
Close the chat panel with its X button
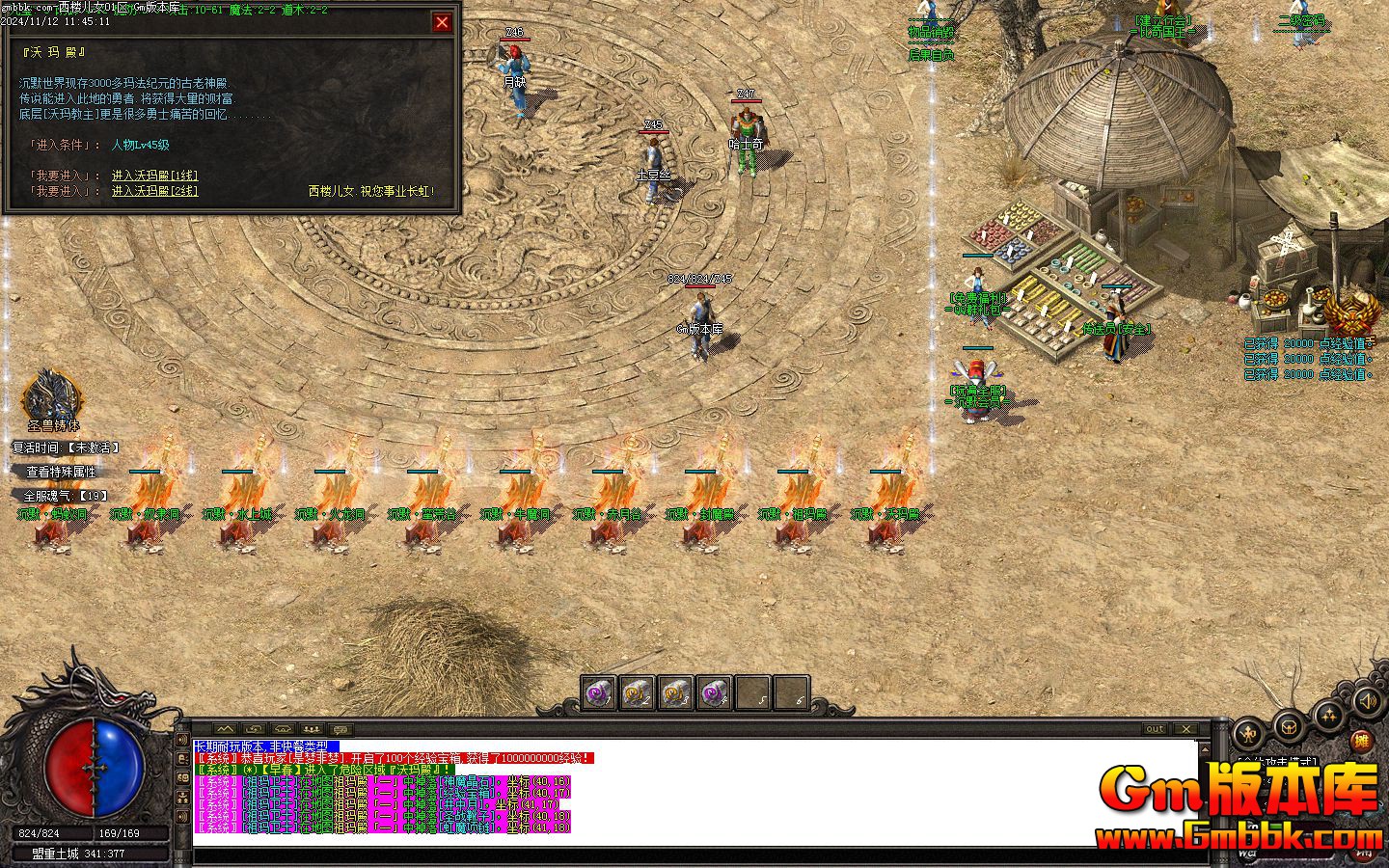(x=1185, y=729)
